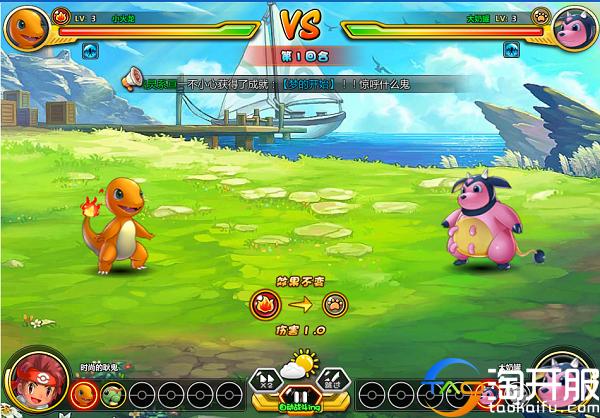Image resolution: width=600 pixels, height=418 pixels.
Task: Open the megaphone announcement message
Action: click(131, 78)
